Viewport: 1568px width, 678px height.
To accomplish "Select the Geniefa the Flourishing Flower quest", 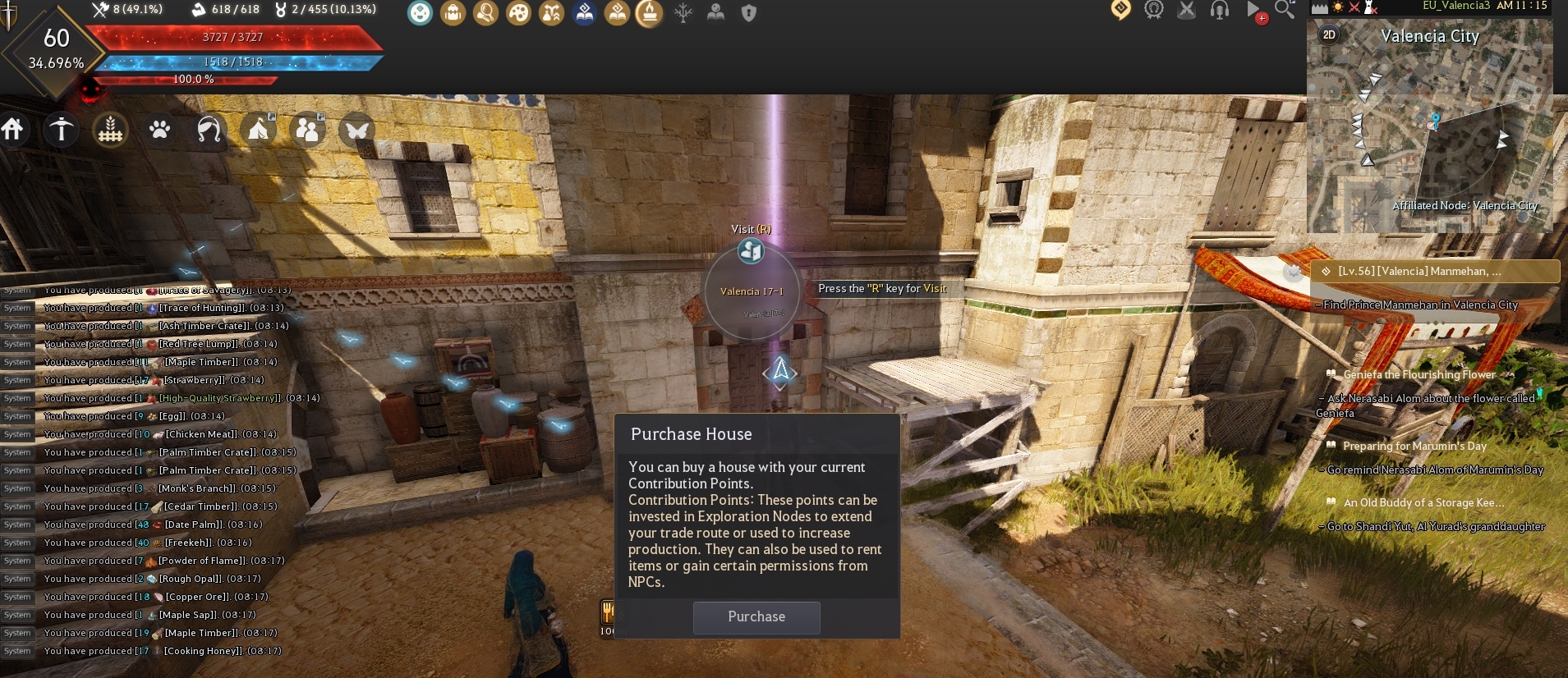I will 1419,375.
